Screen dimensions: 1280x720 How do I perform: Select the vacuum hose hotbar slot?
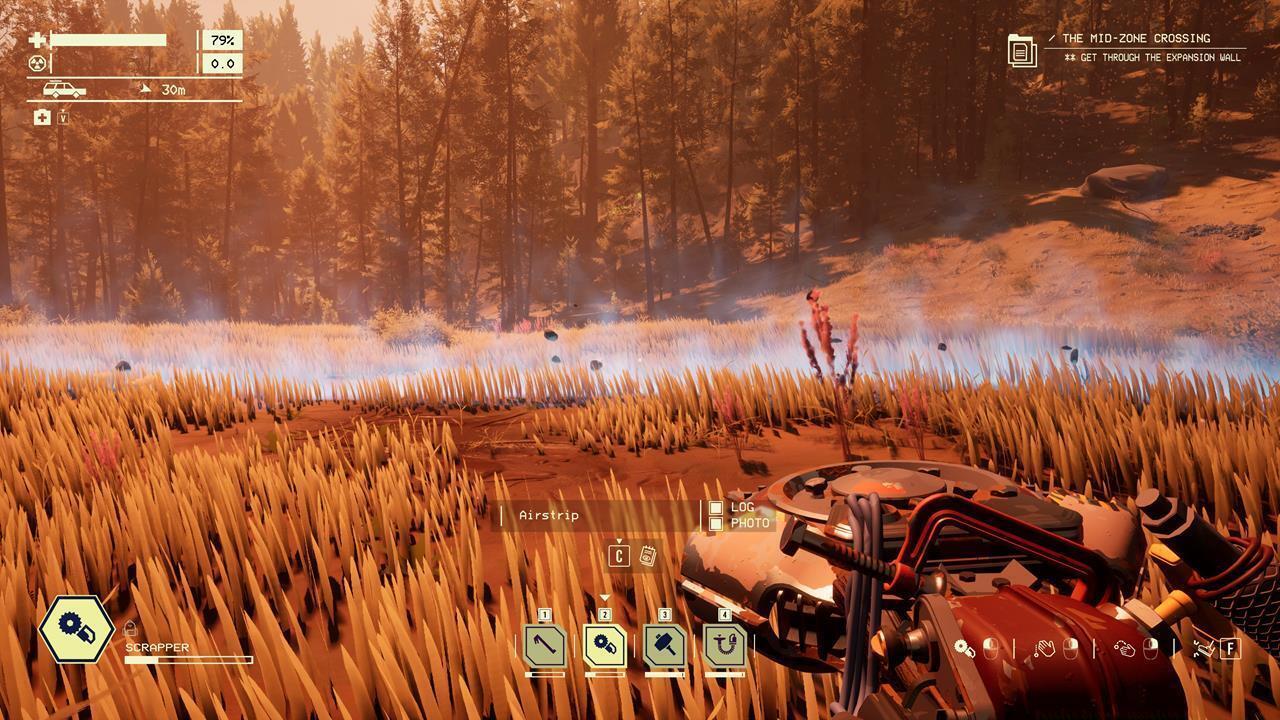tap(724, 646)
